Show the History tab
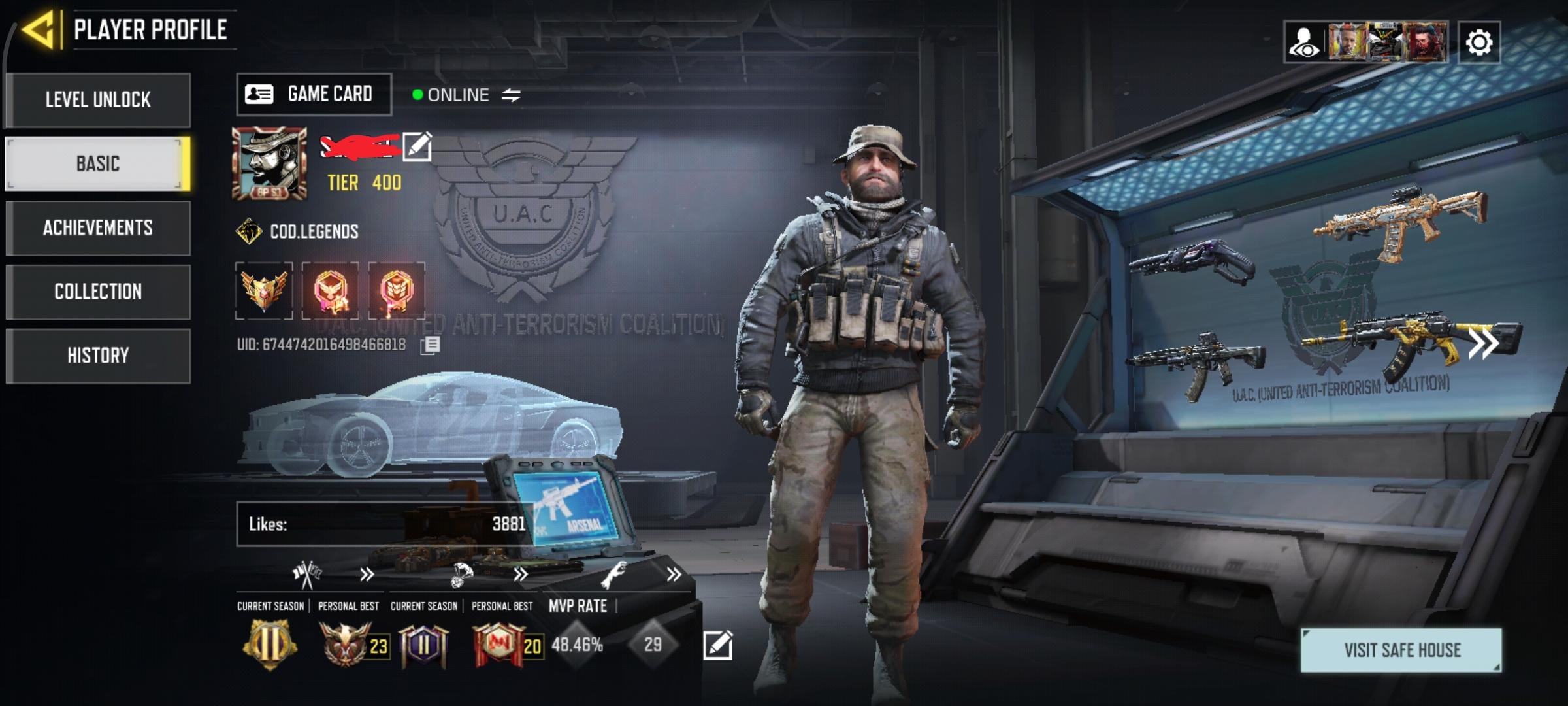Viewport: 1568px width, 706px height. [98, 356]
